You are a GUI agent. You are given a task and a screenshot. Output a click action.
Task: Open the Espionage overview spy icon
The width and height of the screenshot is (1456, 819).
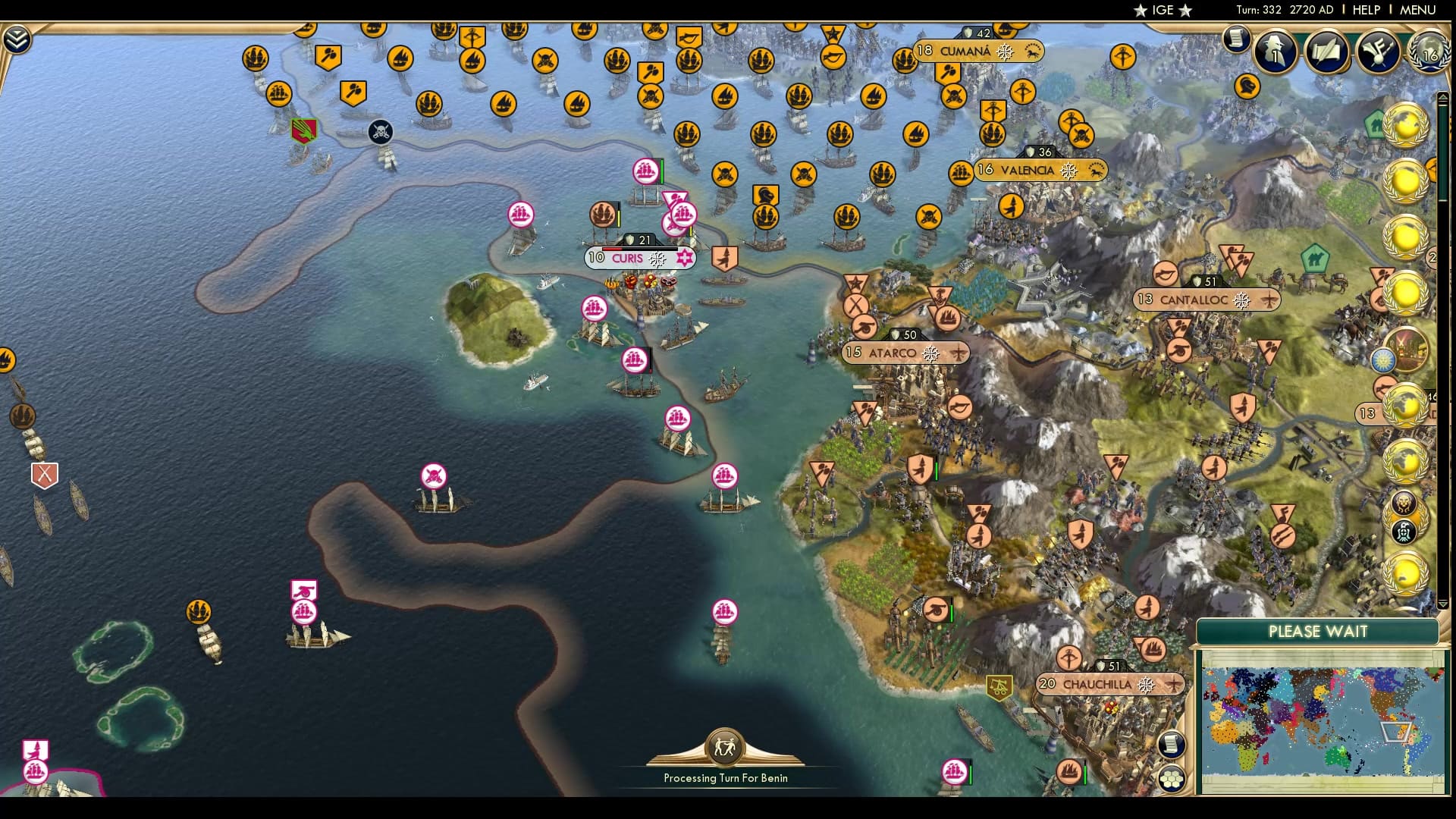(1274, 53)
